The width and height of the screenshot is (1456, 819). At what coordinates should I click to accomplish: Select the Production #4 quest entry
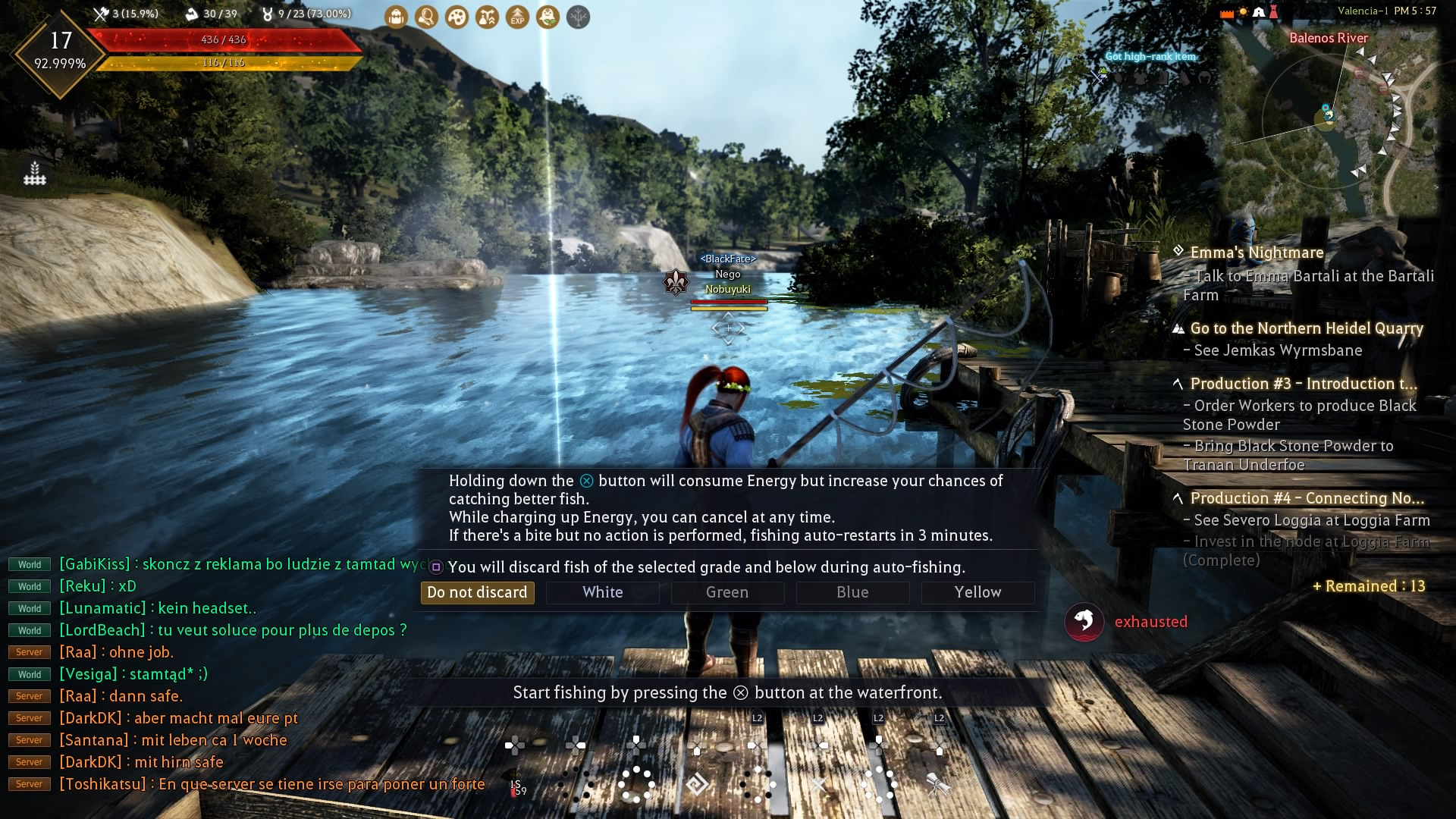[x=1307, y=498]
